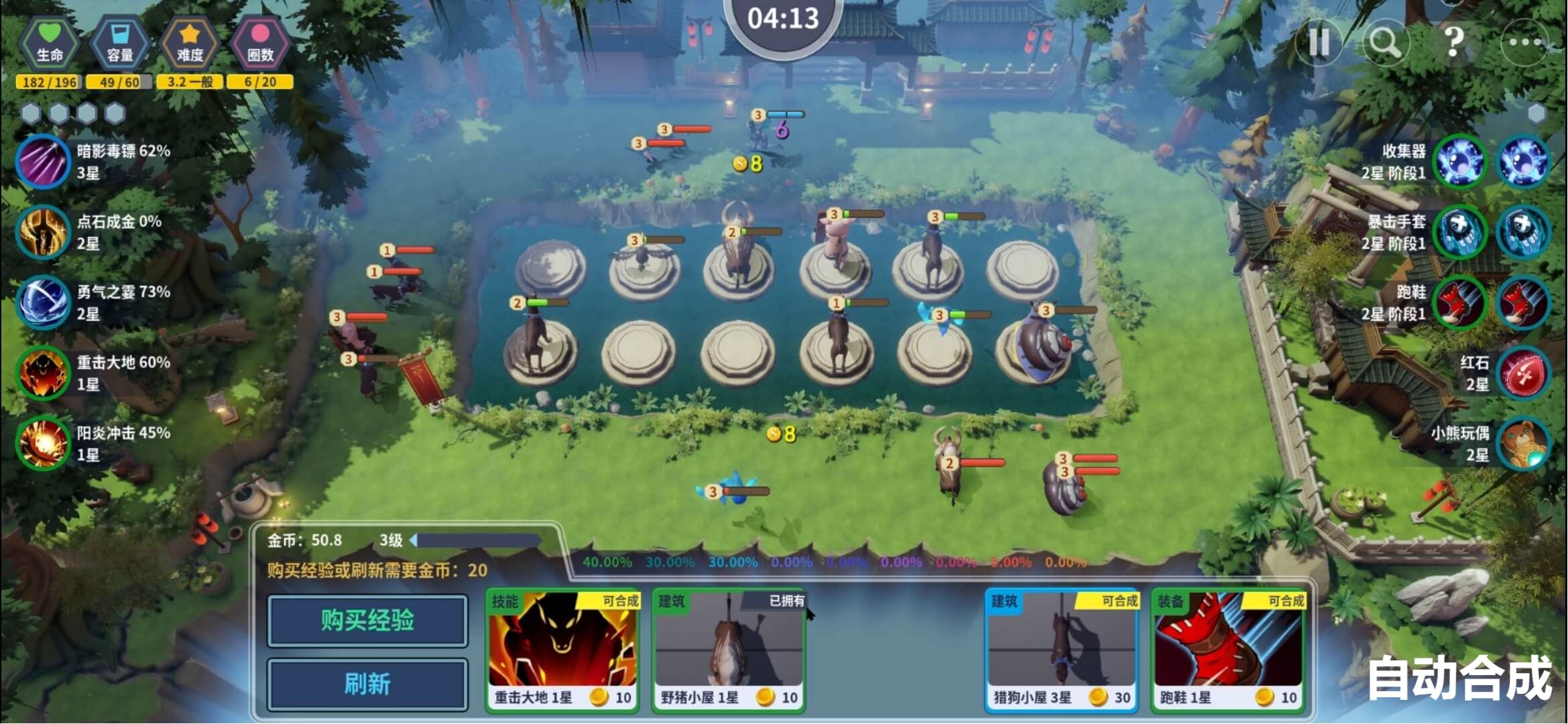Image resolution: width=1568 pixels, height=724 pixels.
Task: Refresh the shop with 刷新 button
Action: pos(367,684)
